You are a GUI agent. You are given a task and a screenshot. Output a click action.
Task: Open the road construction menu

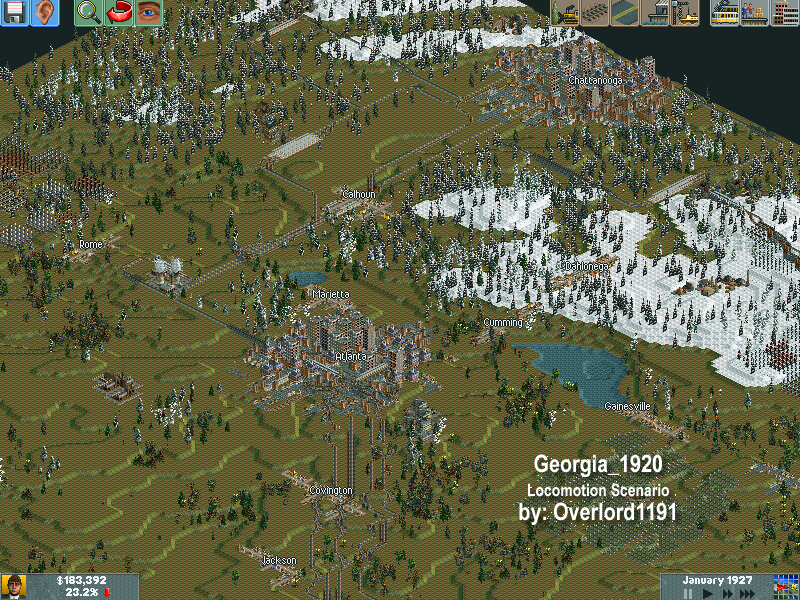625,13
